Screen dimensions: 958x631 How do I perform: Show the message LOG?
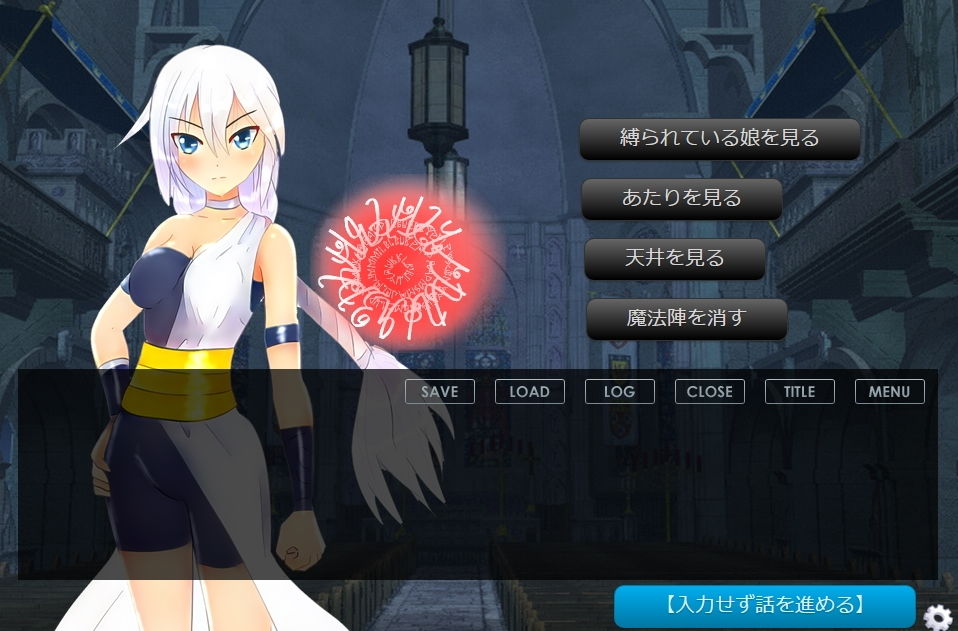coord(620,392)
